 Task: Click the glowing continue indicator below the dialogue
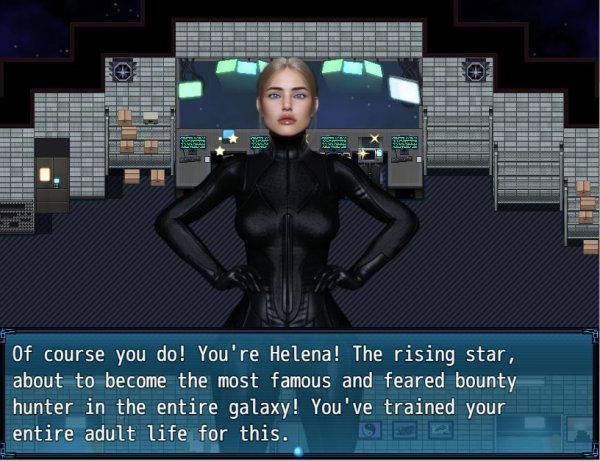298,451
